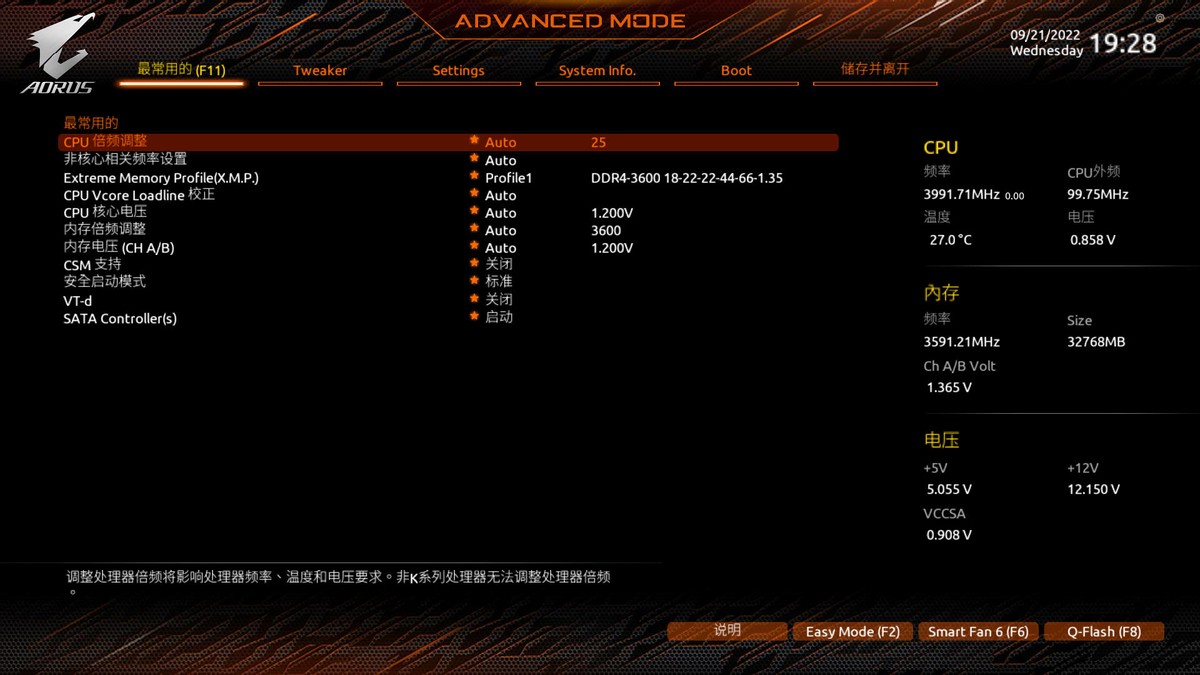The height and width of the screenshot is (675, 1200).
Task: Open the SATA Controller(s) option
Action: coord(120,318)
